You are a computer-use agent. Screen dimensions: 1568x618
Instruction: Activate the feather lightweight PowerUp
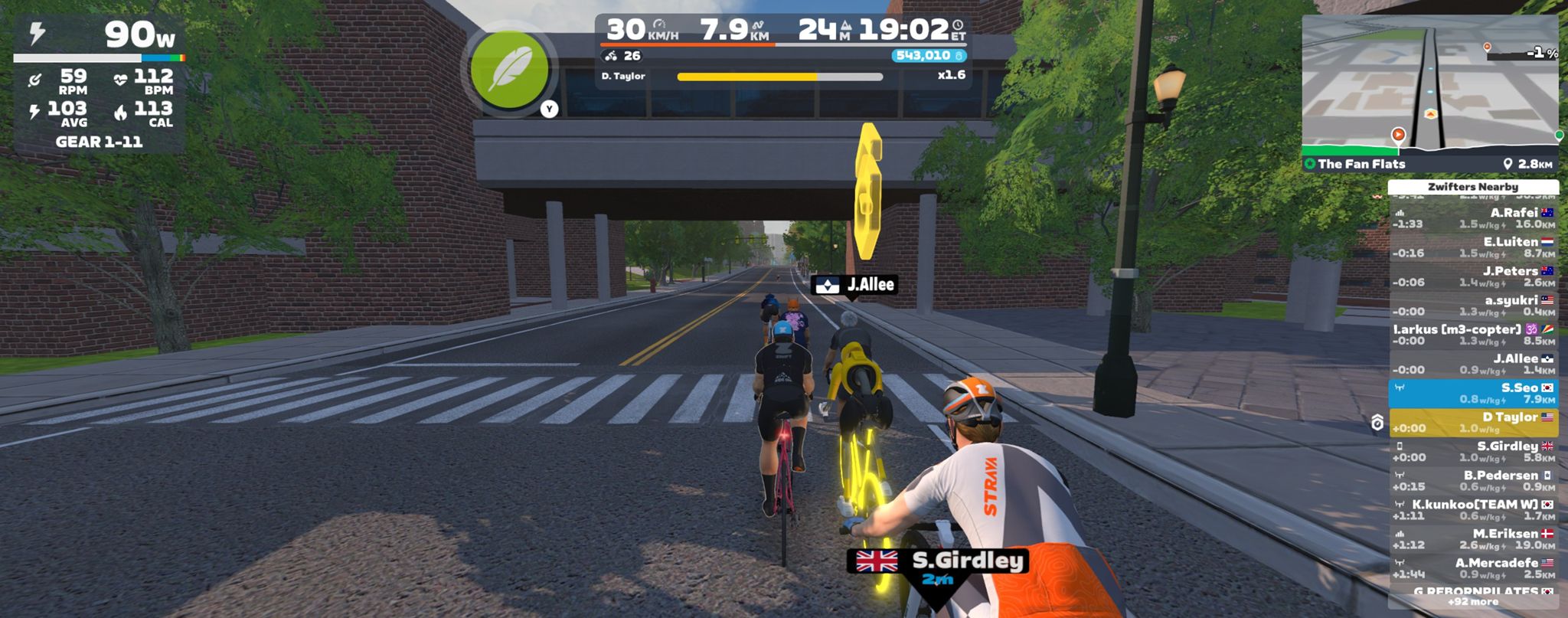509,70
